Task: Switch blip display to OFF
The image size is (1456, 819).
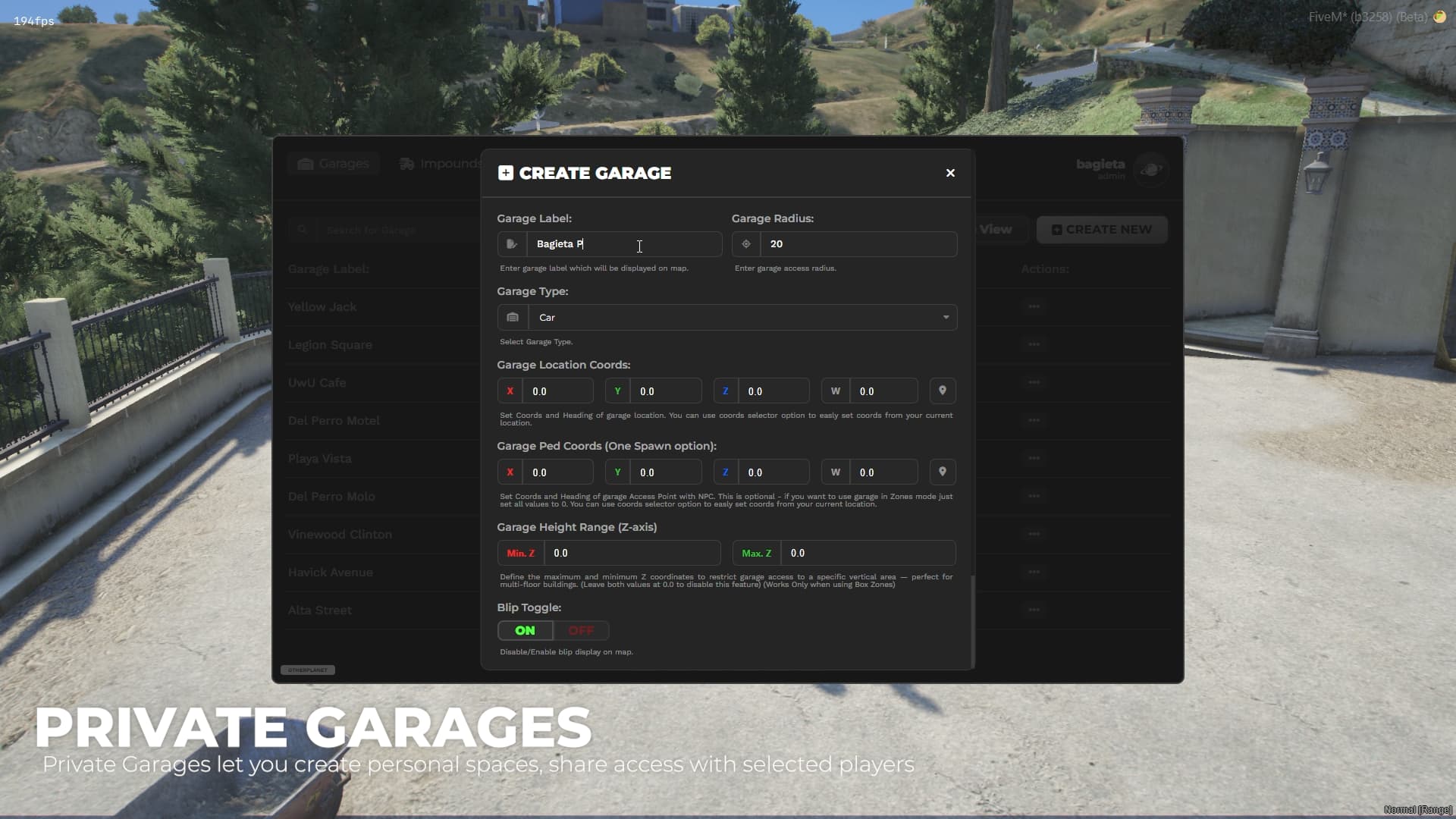Action: pos(581,630)
